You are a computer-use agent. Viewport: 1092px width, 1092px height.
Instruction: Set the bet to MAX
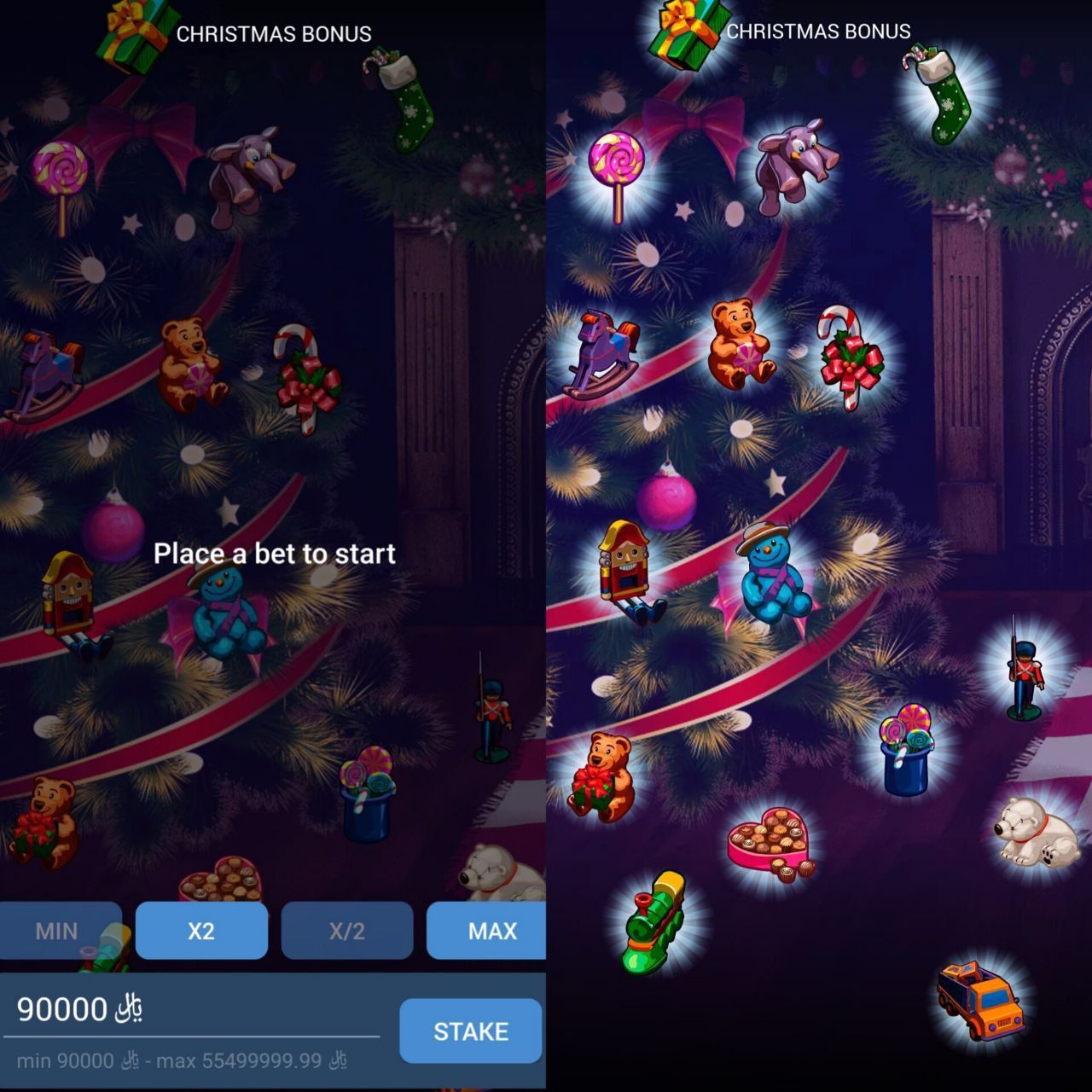coord(488,931)
